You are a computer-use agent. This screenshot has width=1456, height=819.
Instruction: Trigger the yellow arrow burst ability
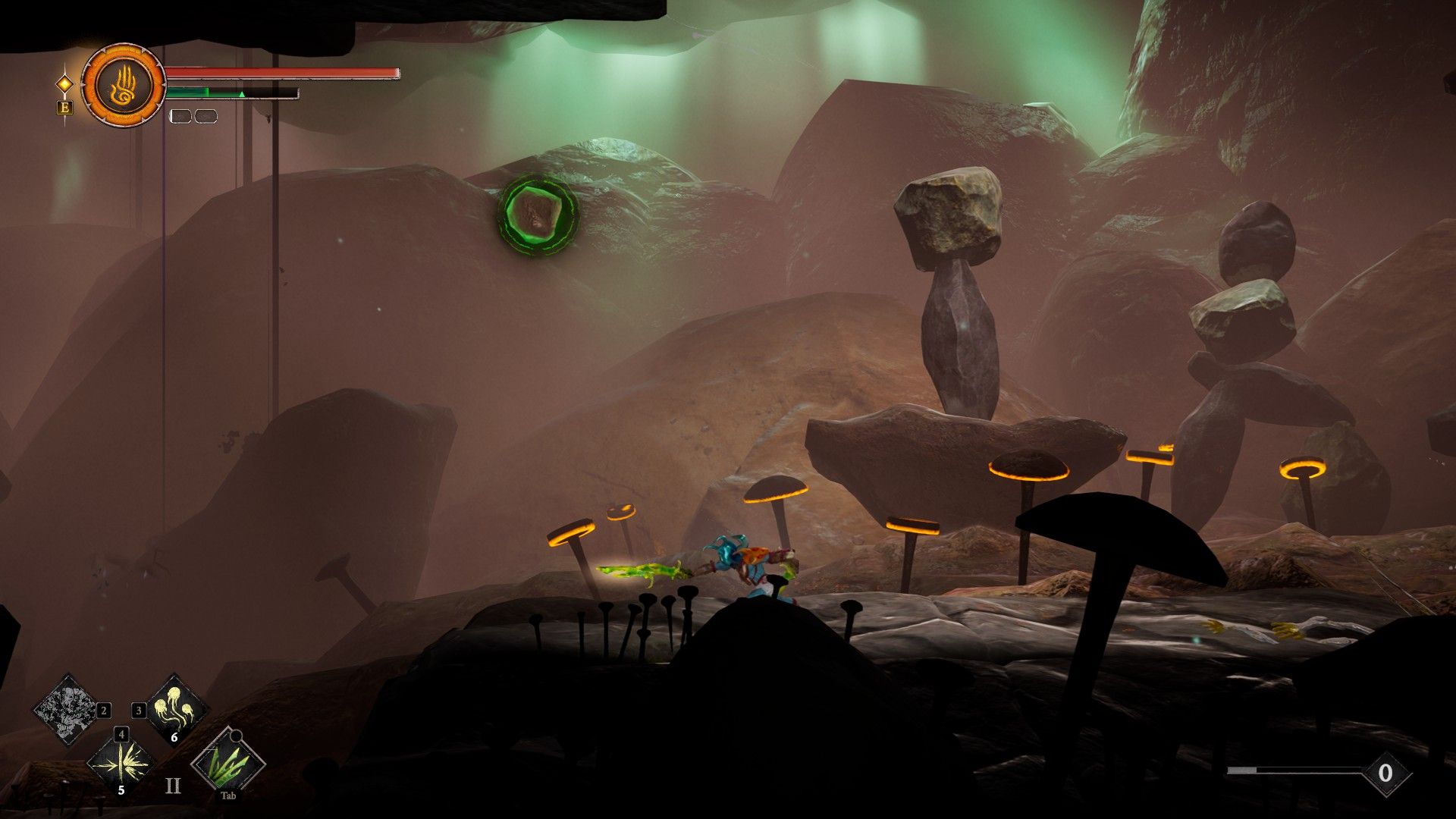point(121,762)
